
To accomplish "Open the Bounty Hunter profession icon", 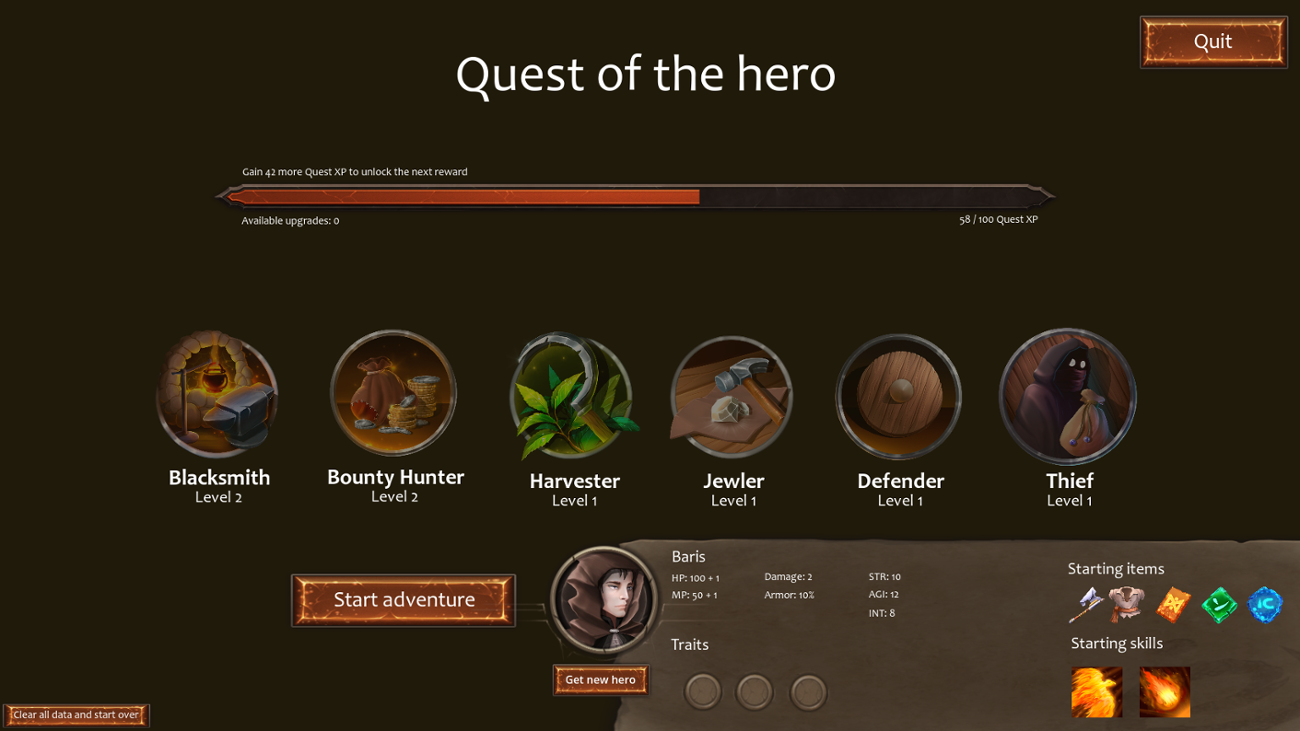I will coord(393,394).
